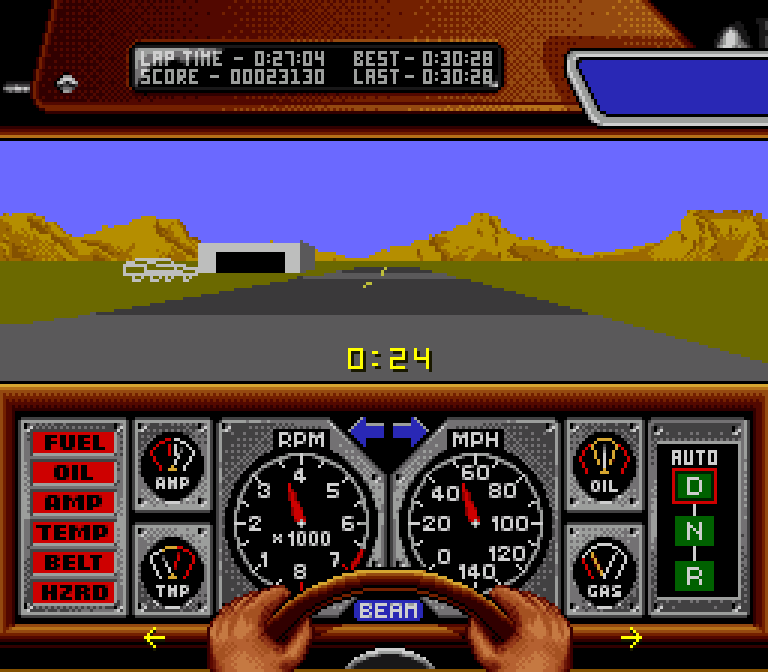
Task: Shift to N neutral gear
Action: click(x=694, y=531)
